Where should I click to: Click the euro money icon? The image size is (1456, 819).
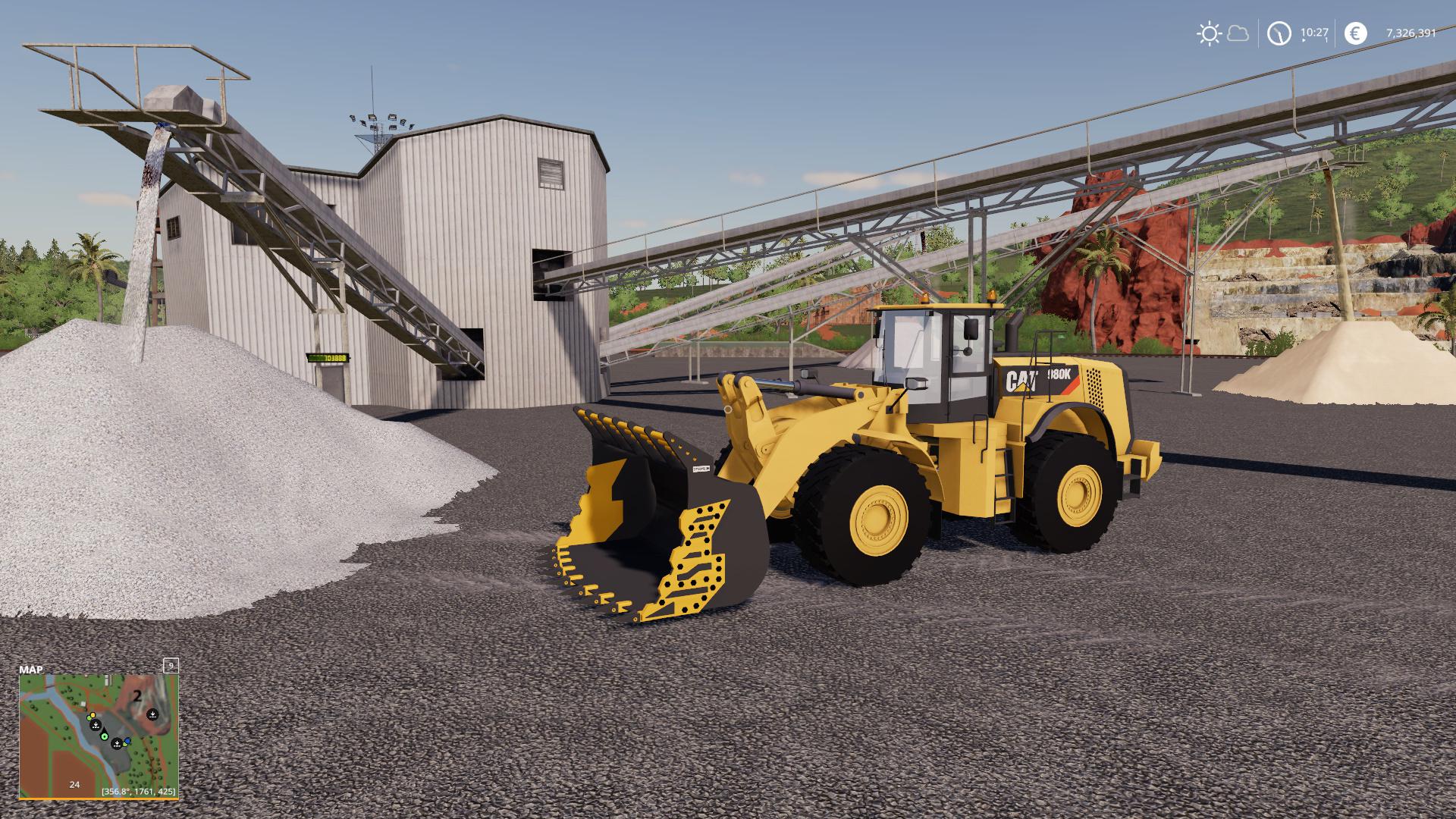tap(1356, 33)
